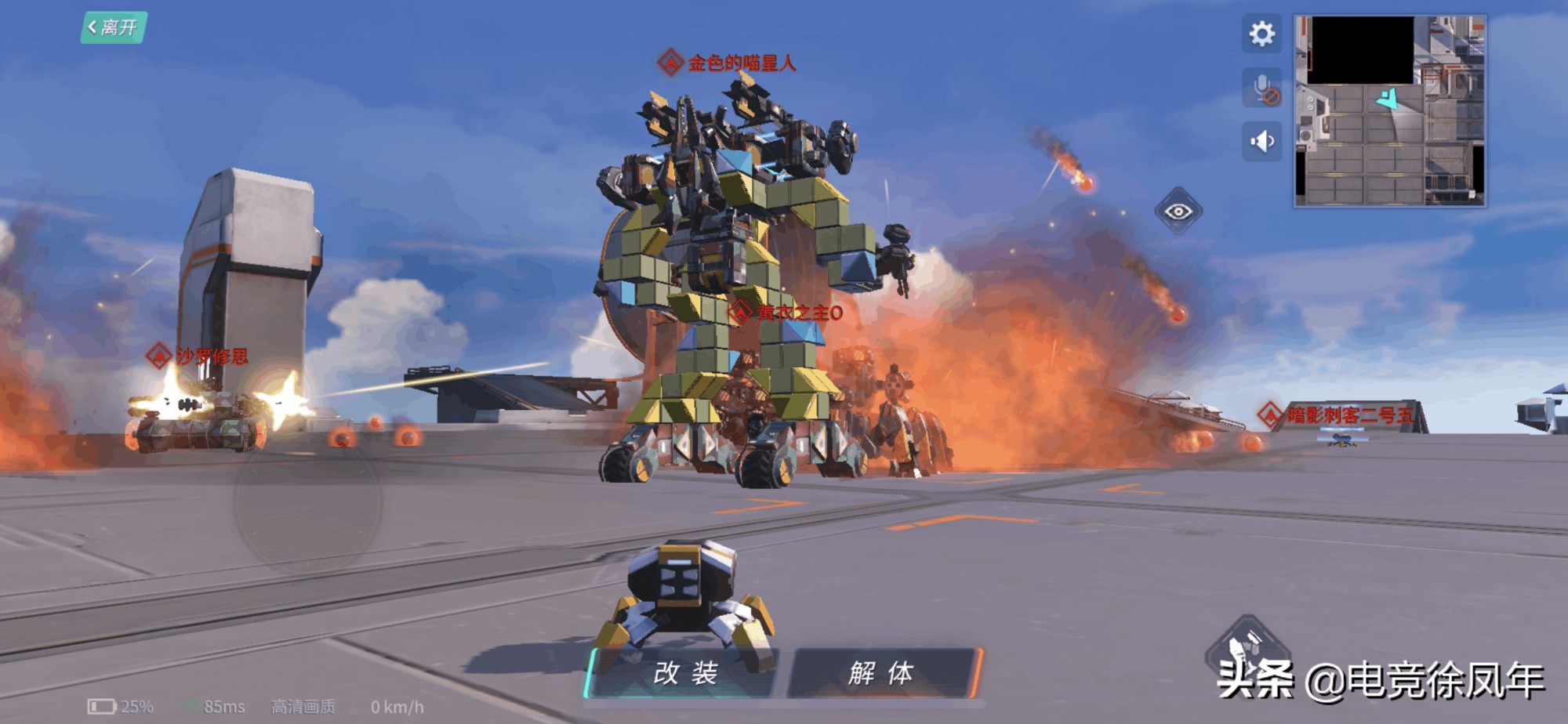The image size is (1568, 724).
Task: Choose the 改装 modify button
Action: (684, 672)
